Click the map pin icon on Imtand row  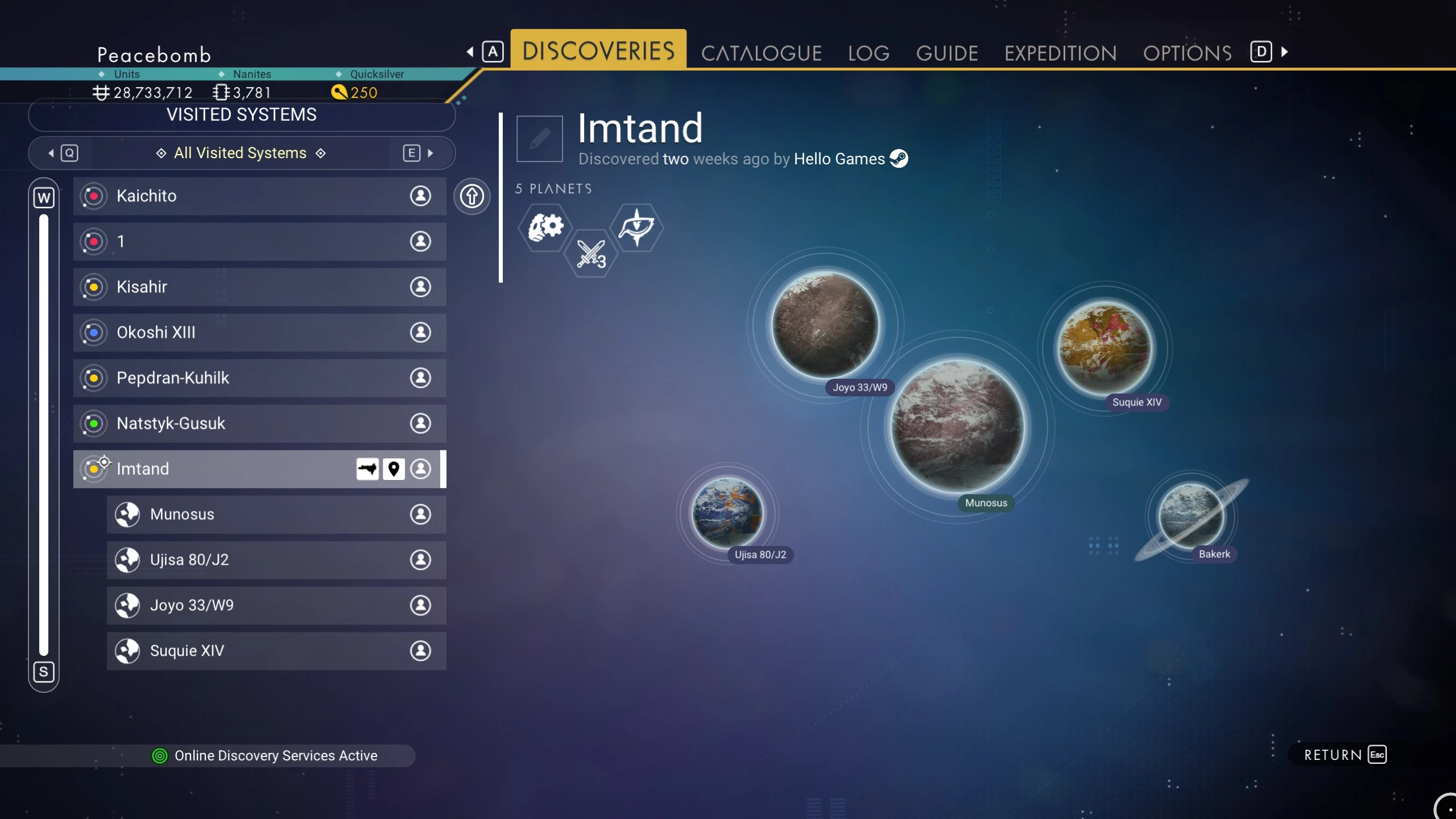click(x=393, y=469)
